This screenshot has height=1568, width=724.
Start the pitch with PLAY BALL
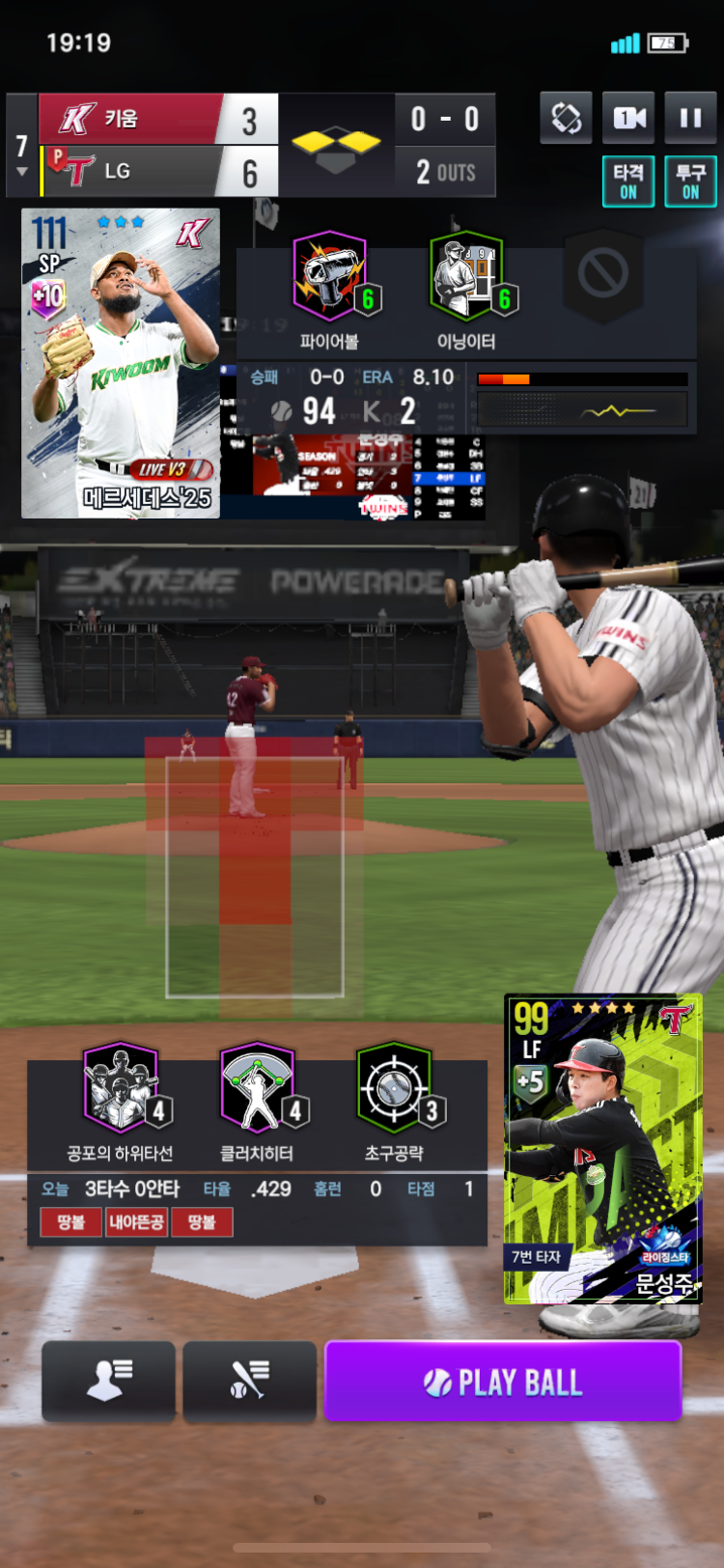pos(503,1382)
